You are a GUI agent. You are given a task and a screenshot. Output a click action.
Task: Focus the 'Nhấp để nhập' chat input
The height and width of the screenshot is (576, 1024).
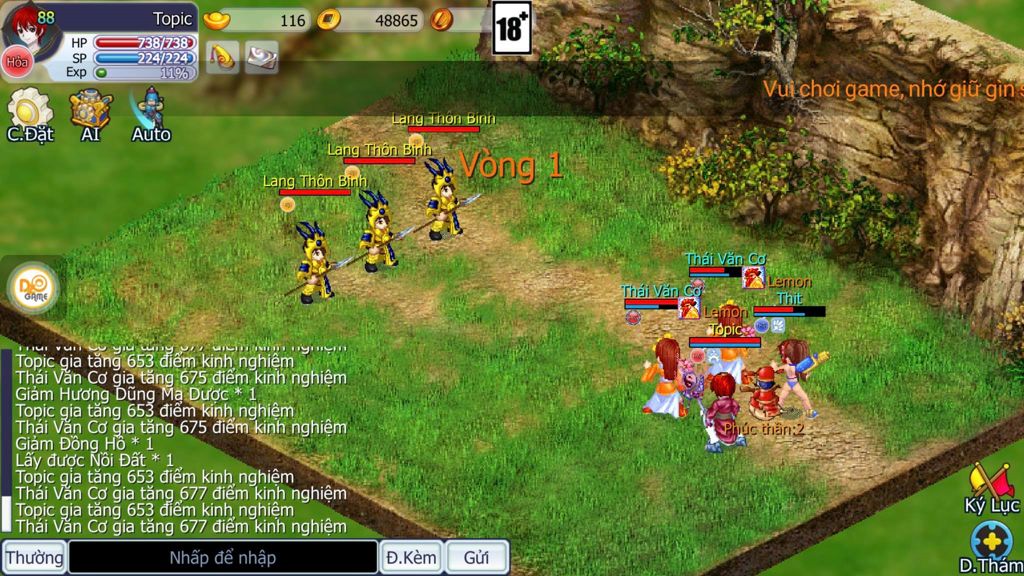coord(222,557)
